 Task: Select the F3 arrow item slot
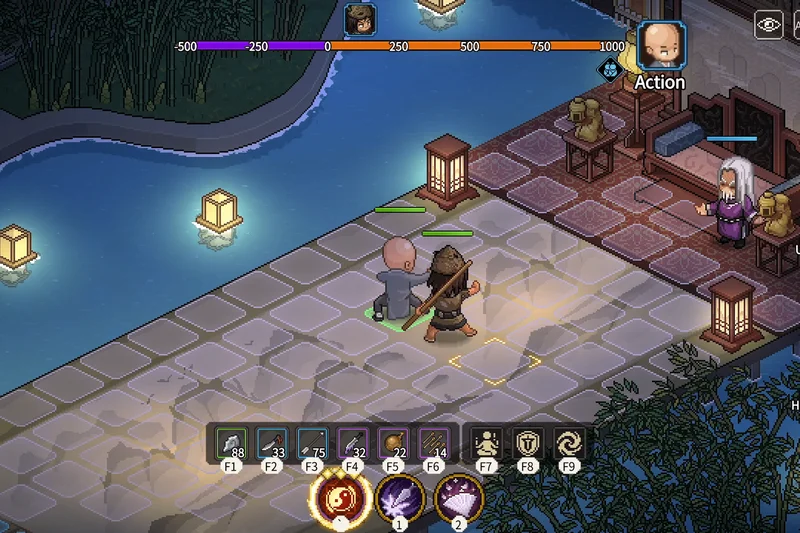click(x=312, y=443)
